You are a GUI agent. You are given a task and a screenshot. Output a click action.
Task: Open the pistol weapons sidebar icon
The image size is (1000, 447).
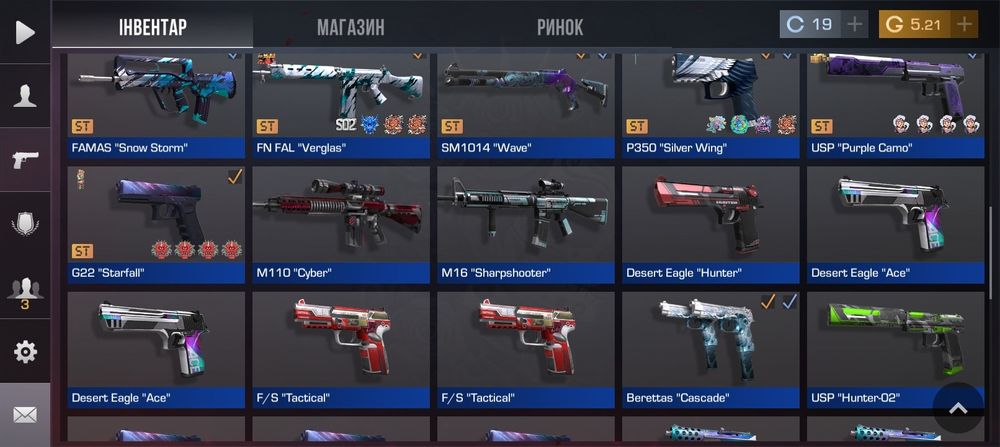[25, 160]
